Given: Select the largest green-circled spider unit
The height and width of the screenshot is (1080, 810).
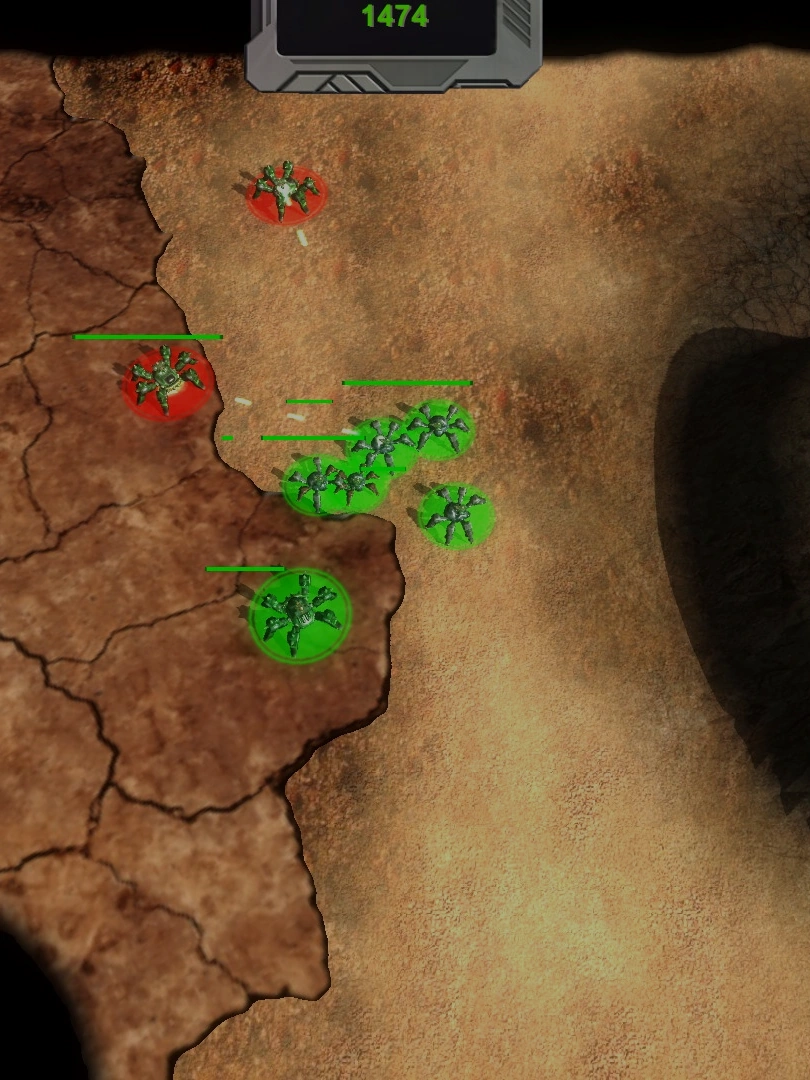Looking at the screenshot, I should pos(299,613).
